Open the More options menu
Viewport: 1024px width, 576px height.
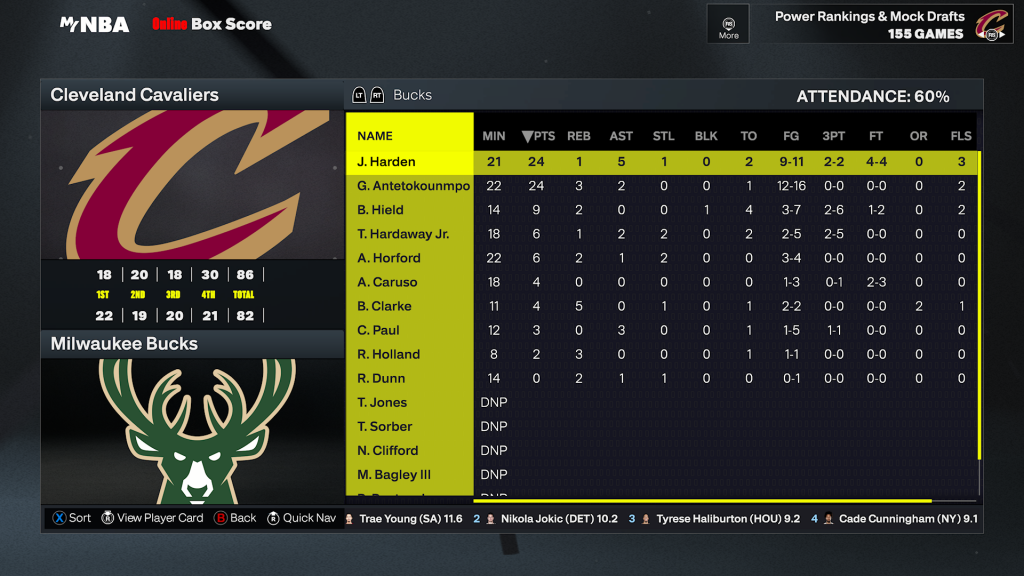[728, 24]
